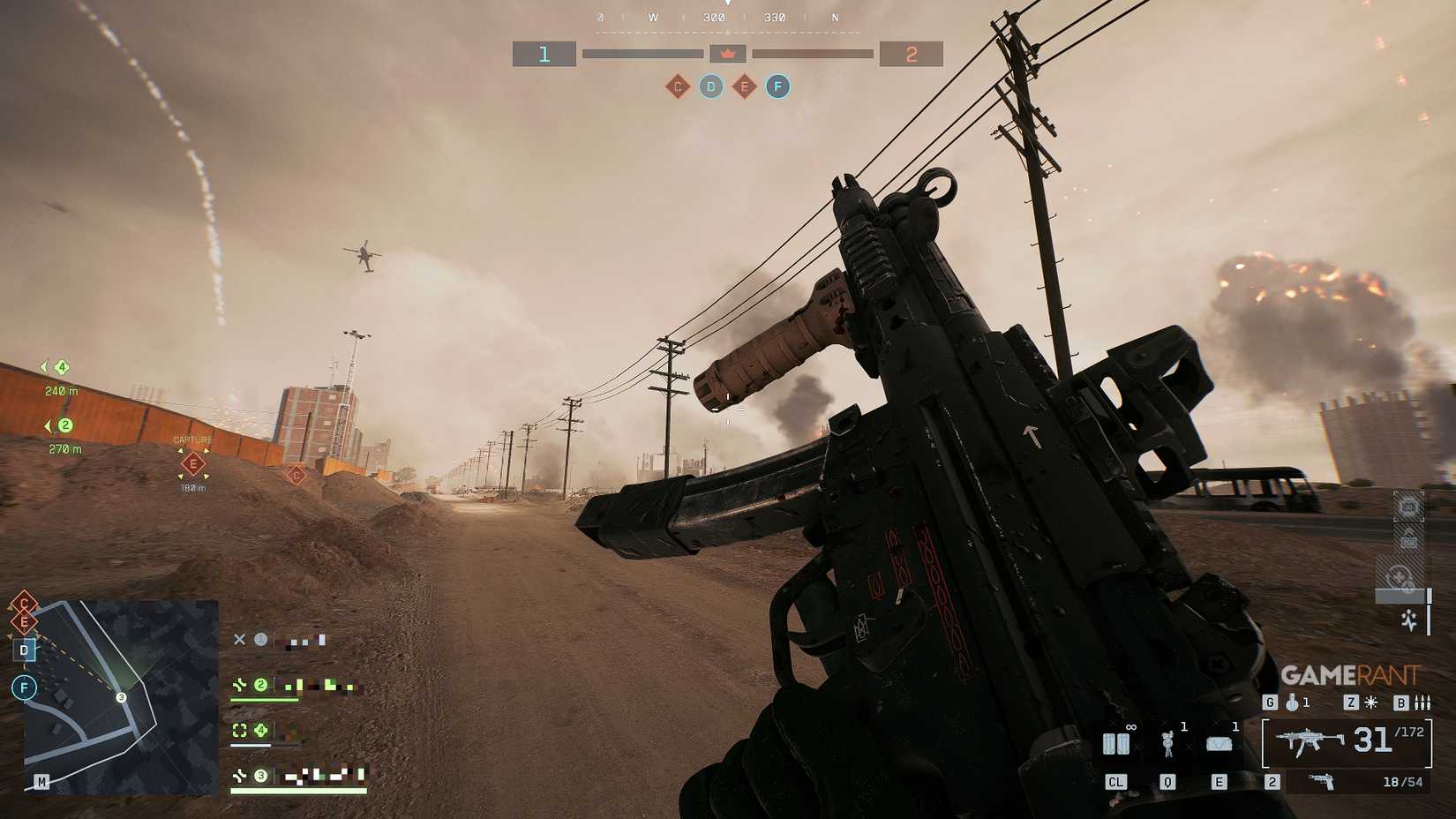Click the MP5 weapon icon in ammo panel
The height and width of the screenshot is (819, 1456).
pos(1310,741)
